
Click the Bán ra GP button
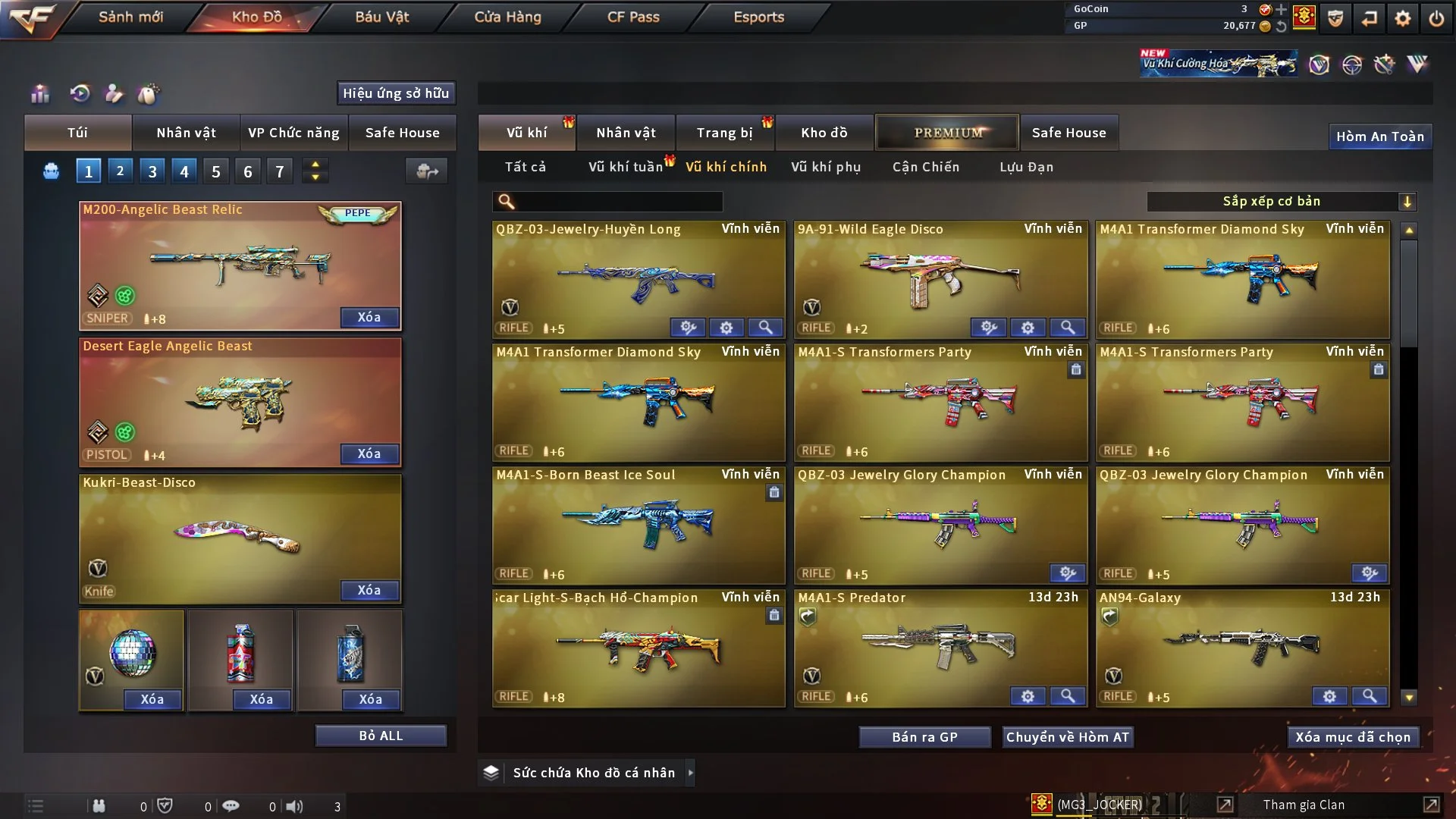(x=924, y=737)
